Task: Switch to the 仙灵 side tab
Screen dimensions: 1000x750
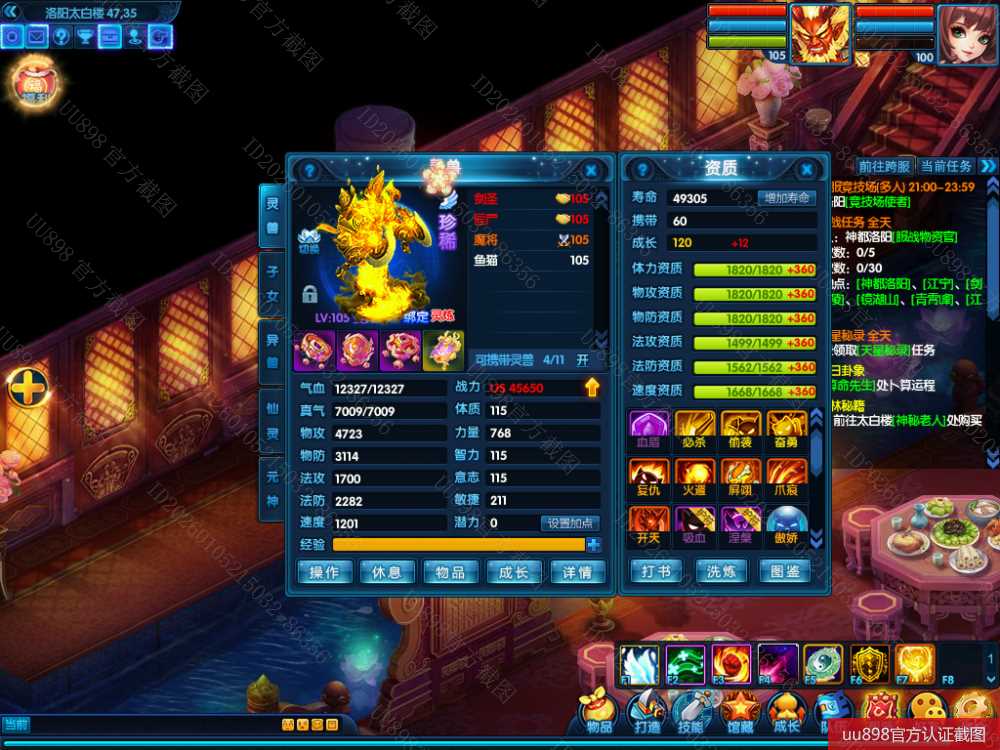Action: (x=271, y=419)
